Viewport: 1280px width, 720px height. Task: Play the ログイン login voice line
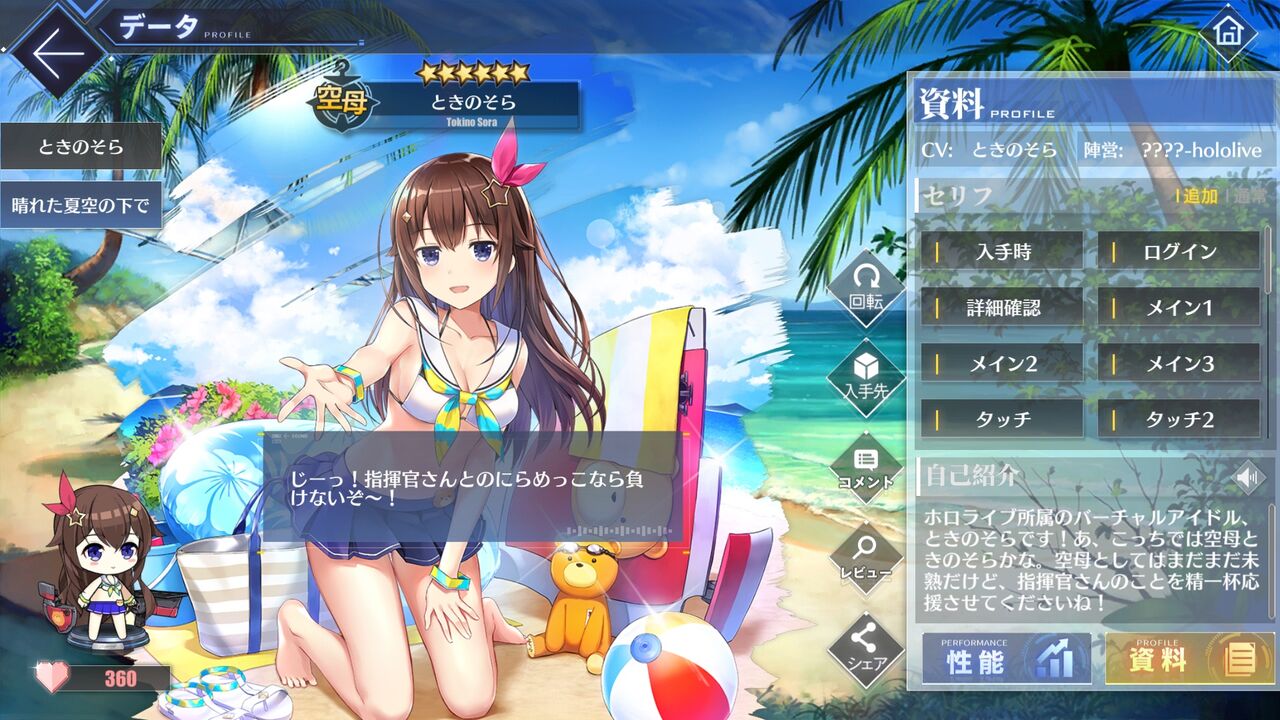point(1175,252)
